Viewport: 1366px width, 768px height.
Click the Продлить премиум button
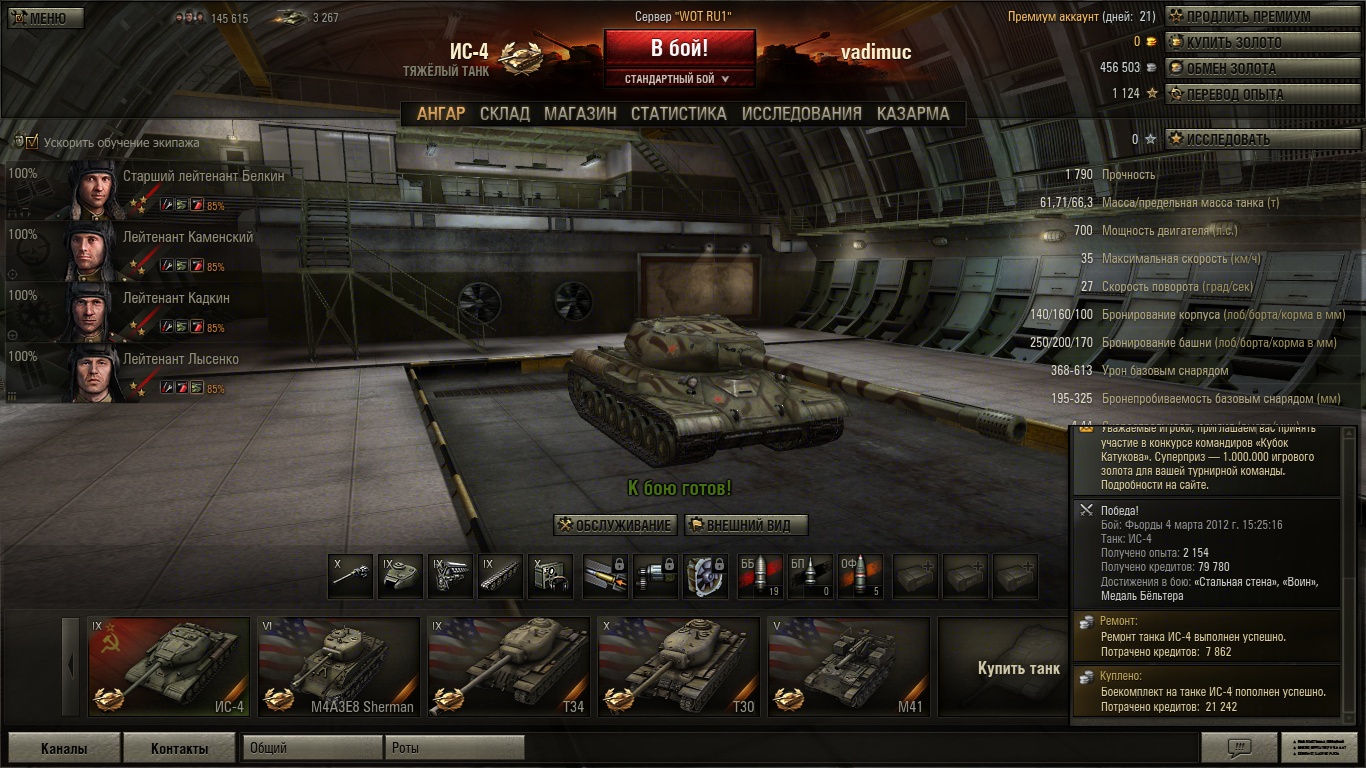pos(1249,17)
